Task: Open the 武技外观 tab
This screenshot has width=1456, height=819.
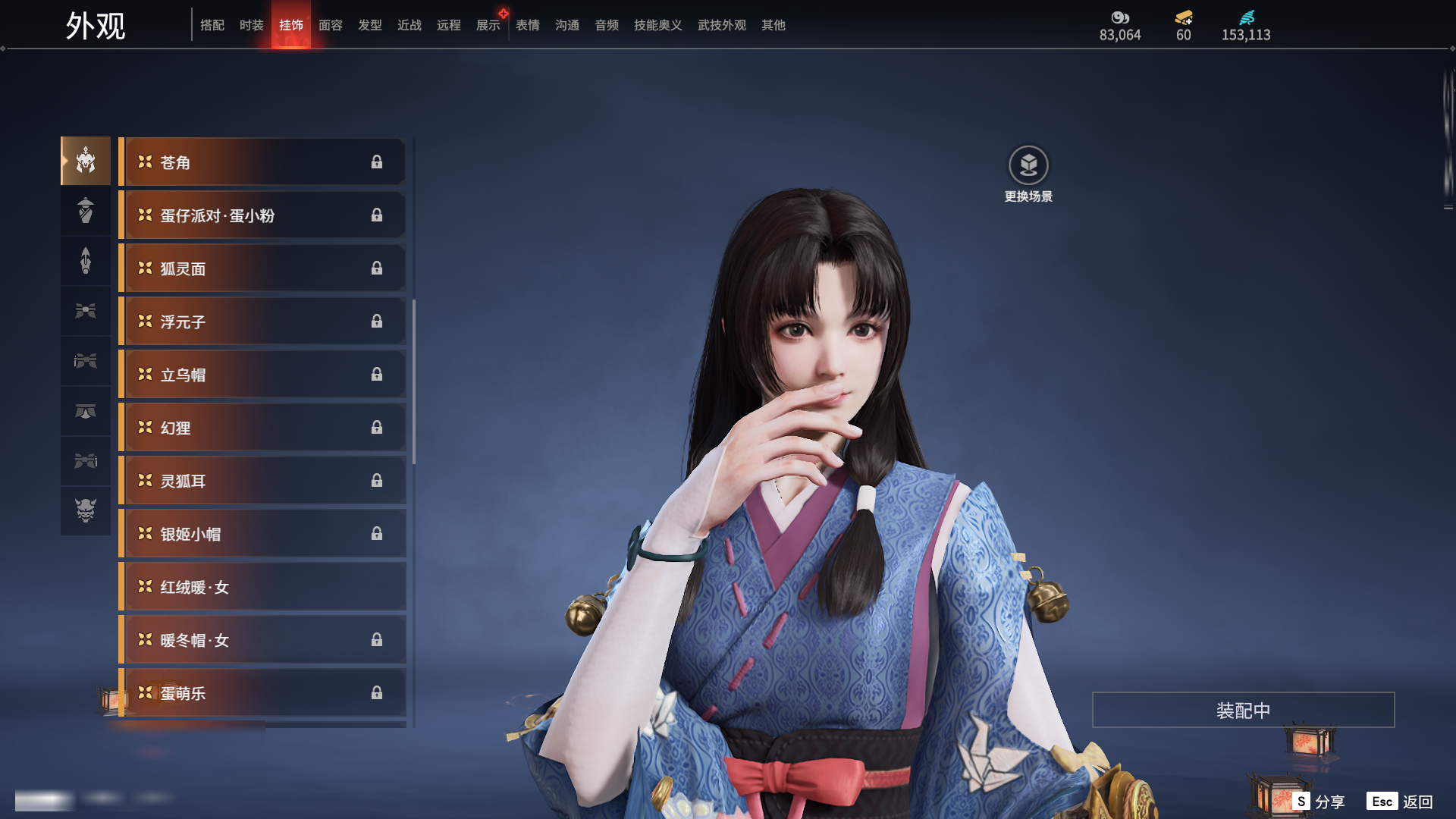Action: point(721,25)
